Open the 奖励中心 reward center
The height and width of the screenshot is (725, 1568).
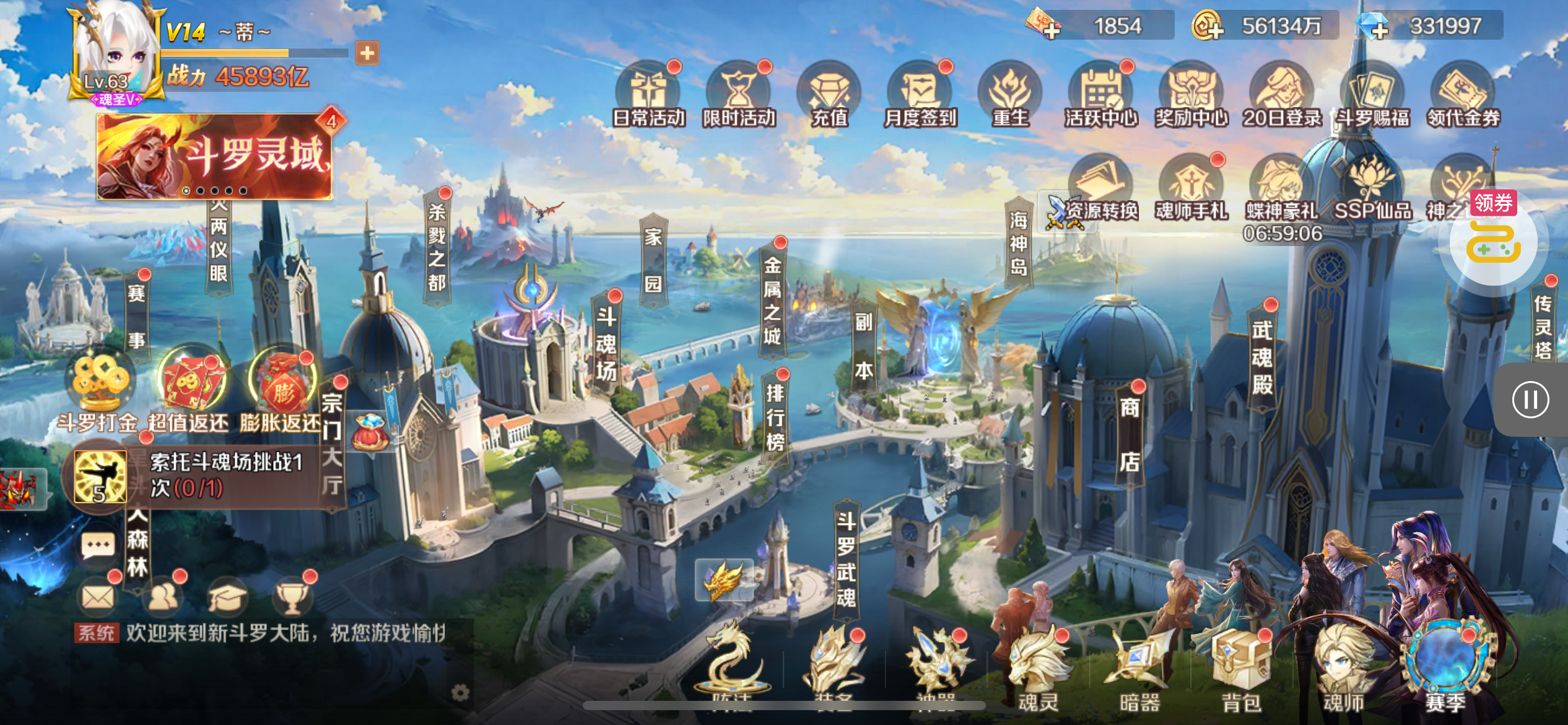(x=1191, y=94)
